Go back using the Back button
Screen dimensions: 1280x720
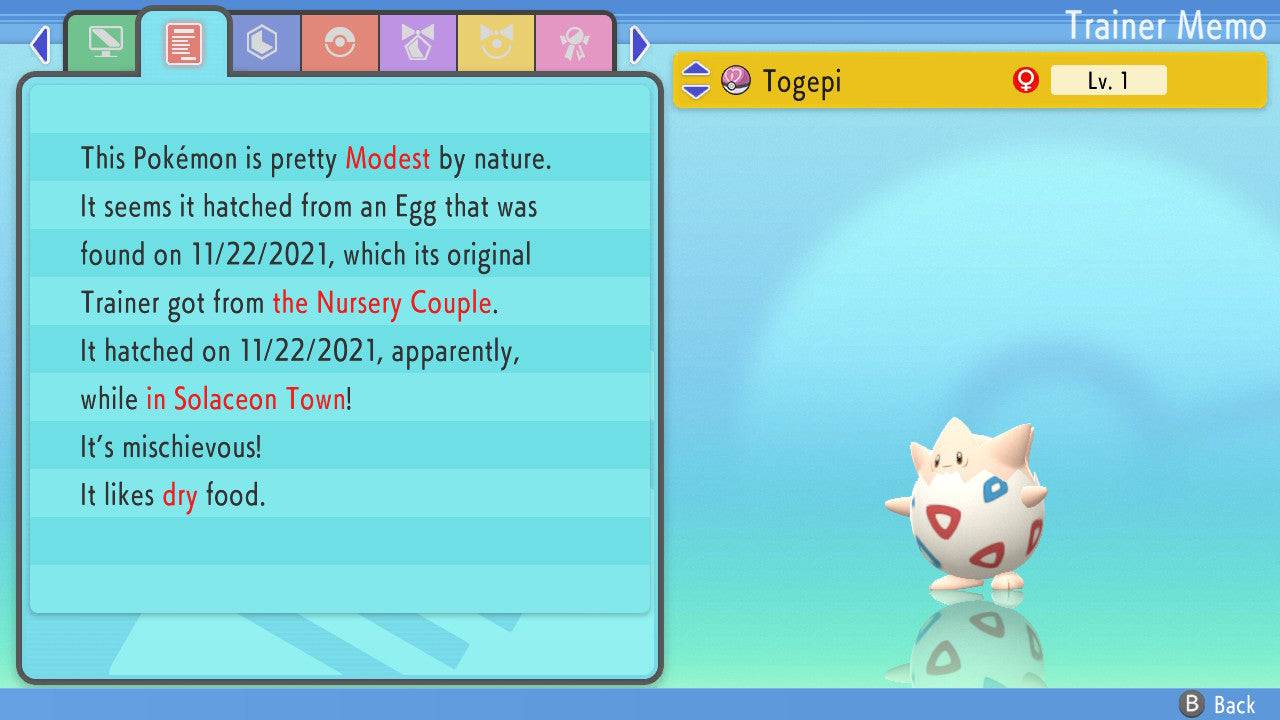(x=1218, y=704)
